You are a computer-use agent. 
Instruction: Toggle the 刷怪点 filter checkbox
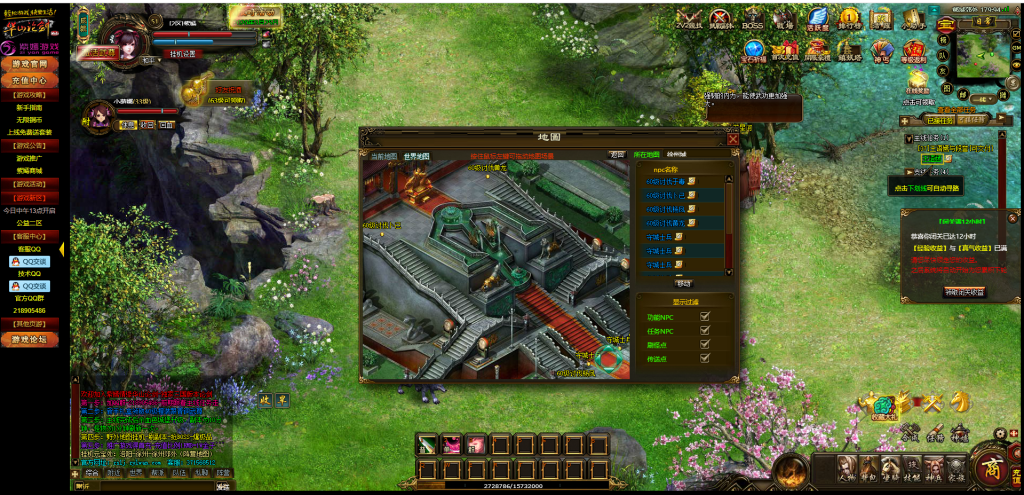[705, 344]
